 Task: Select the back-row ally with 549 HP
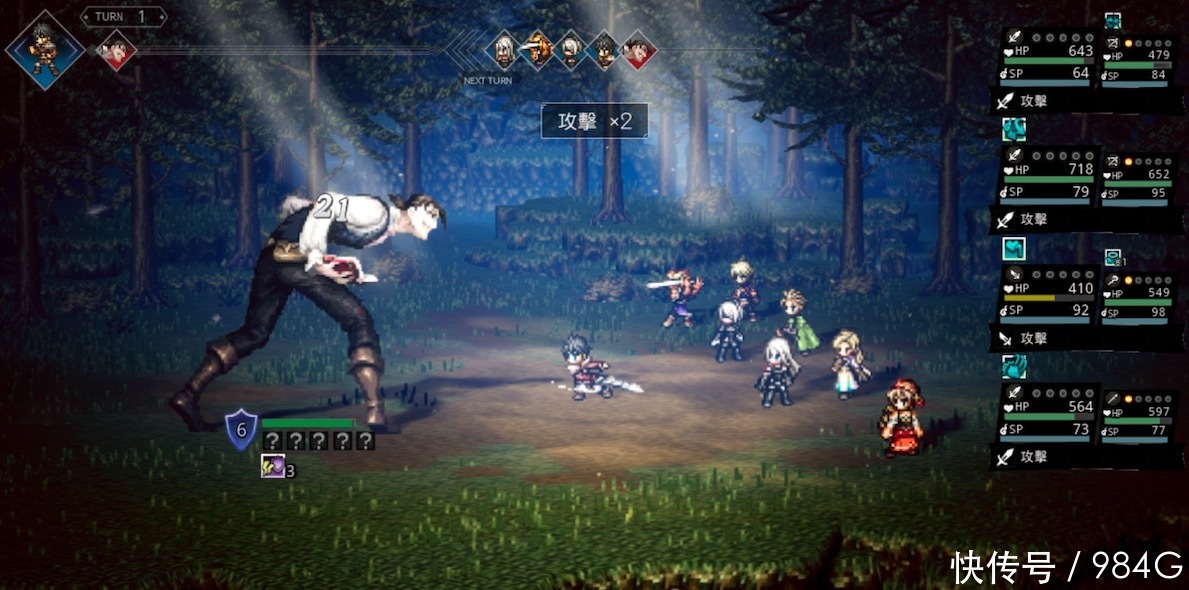point(1137,297)
